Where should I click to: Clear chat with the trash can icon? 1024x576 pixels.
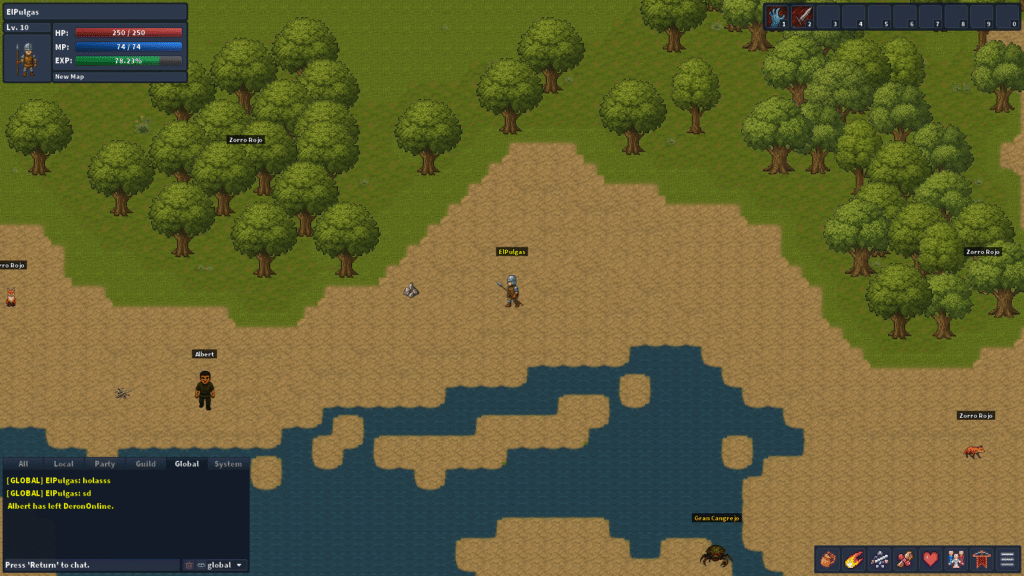(189, 565)
